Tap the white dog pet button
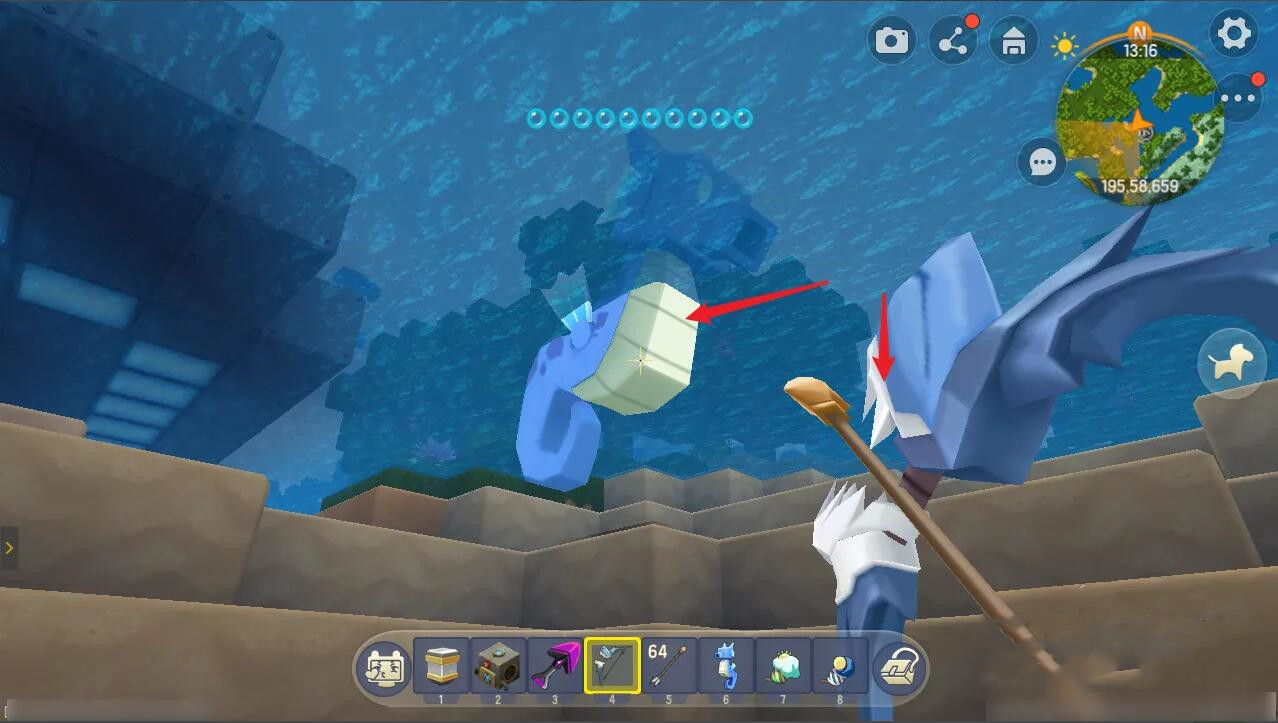Image resolution: width=1278 pixels, height=723 pixels. pyautogui.click(x=1232, y=364)
